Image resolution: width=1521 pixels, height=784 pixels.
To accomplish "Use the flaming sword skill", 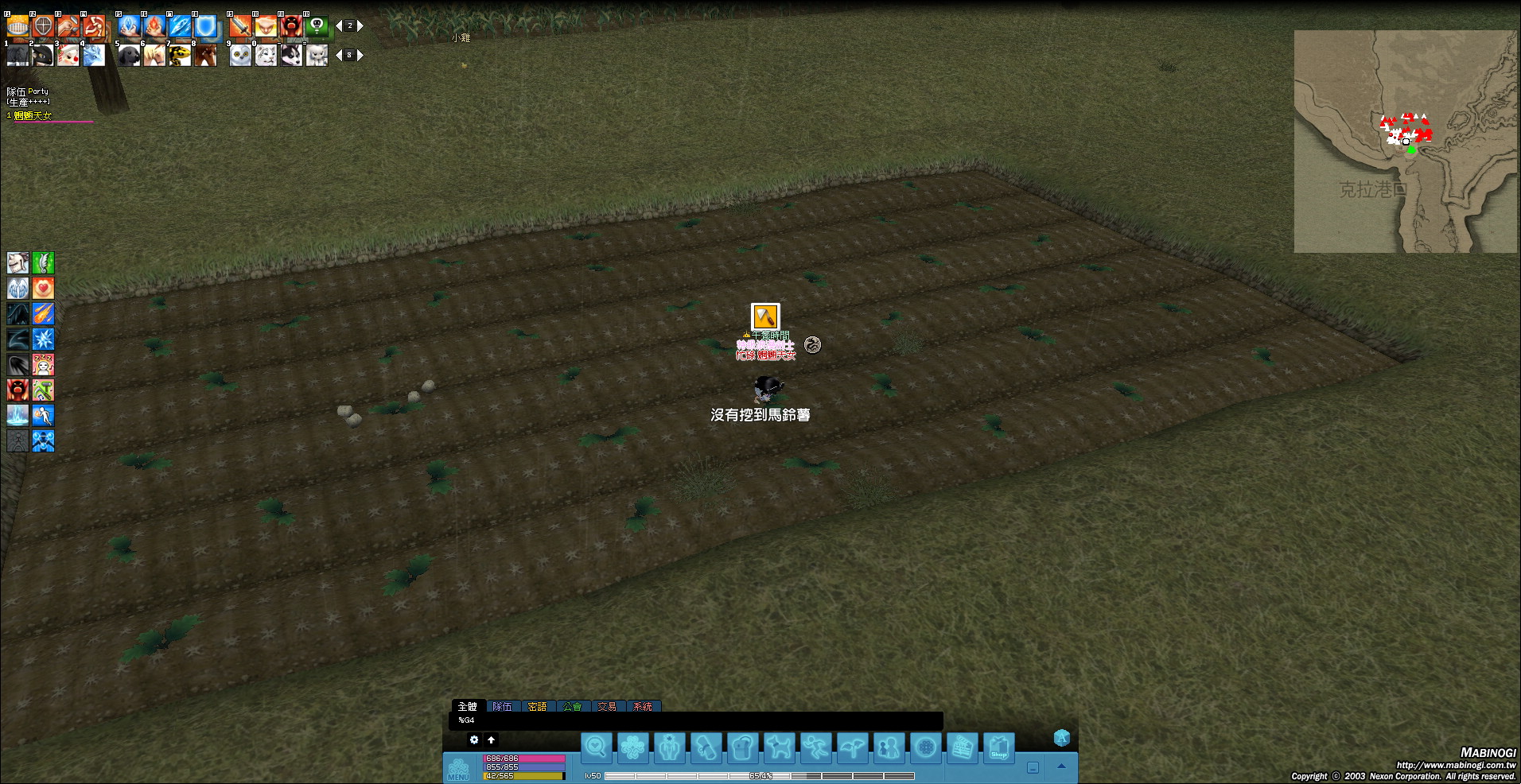I will pos(239,26).
